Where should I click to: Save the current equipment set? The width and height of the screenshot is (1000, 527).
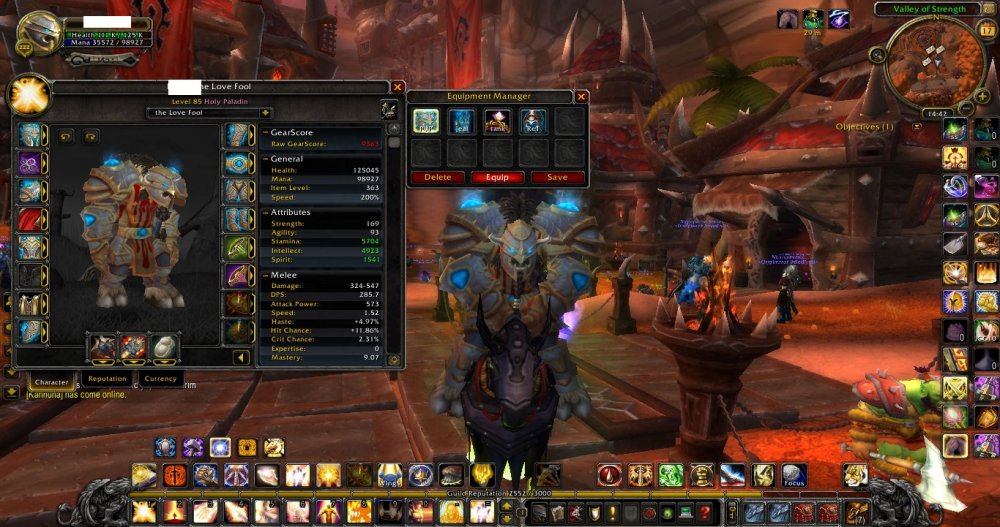point(557,177)
